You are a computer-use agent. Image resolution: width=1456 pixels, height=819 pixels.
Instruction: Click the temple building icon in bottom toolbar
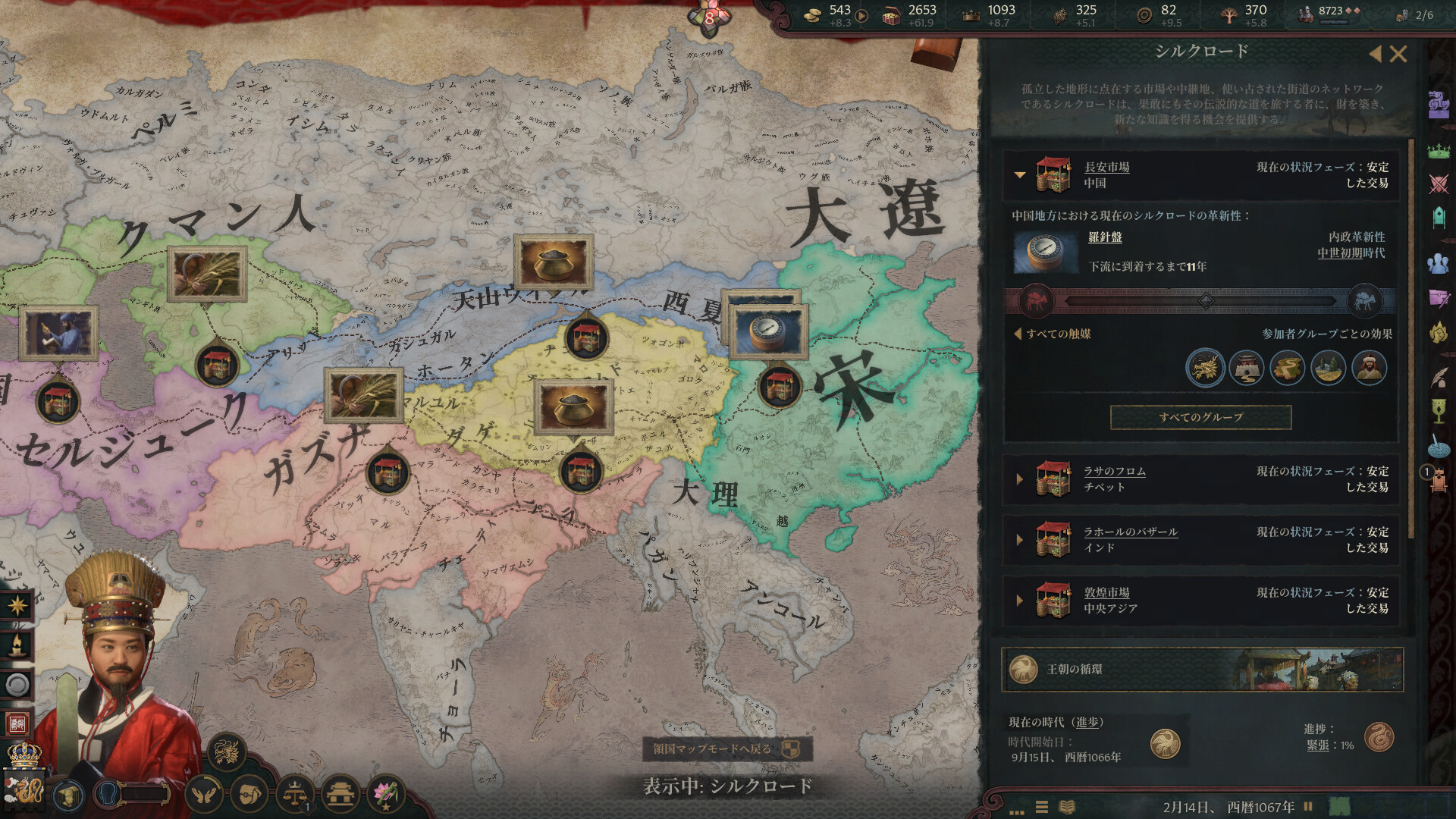point(339,793)
